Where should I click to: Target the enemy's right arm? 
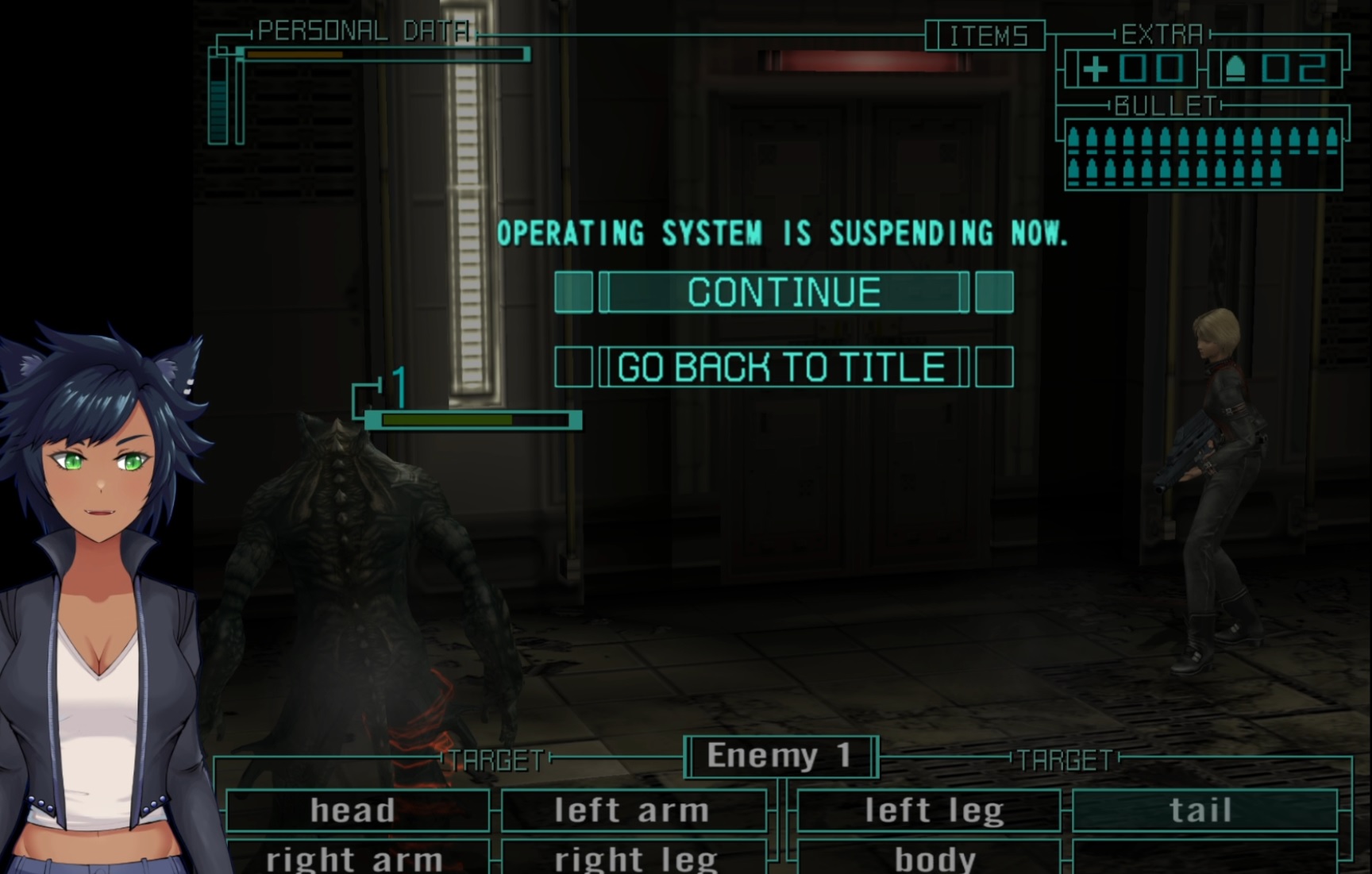pyautogui.click(x=354, y=858)
